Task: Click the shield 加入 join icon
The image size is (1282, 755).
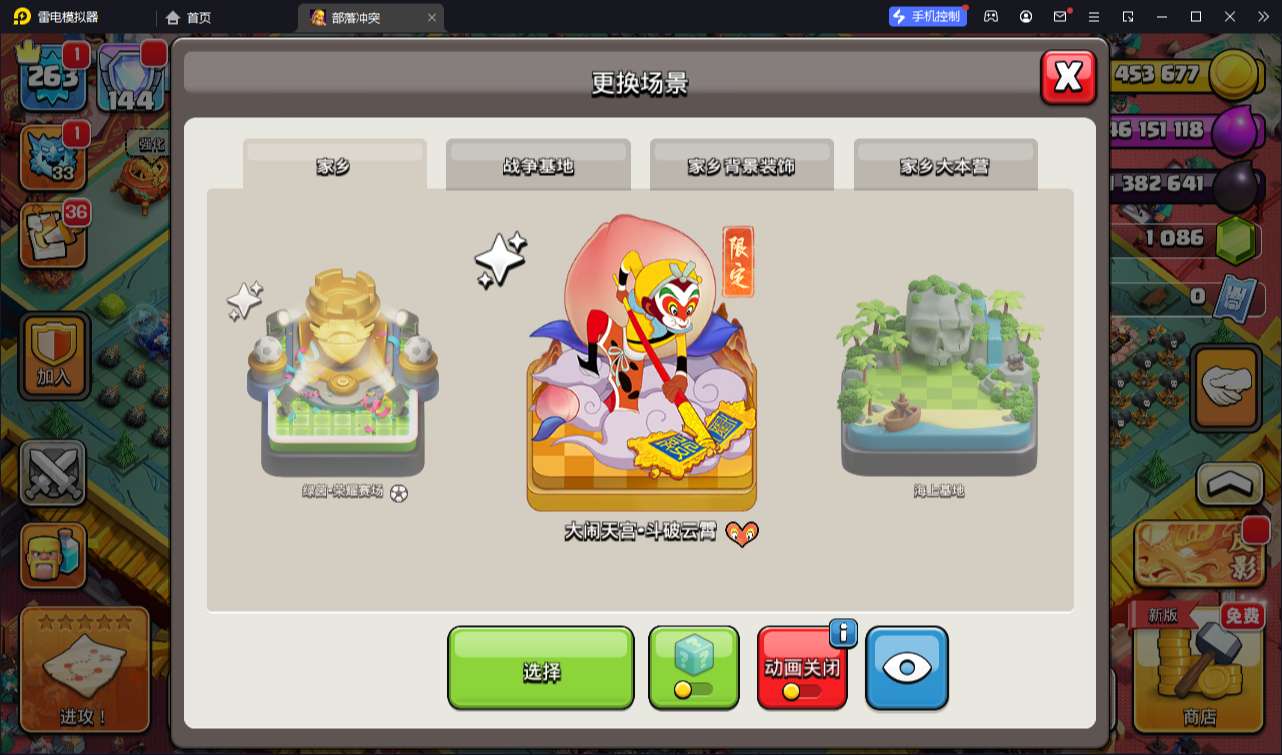Action: [52, 354]
